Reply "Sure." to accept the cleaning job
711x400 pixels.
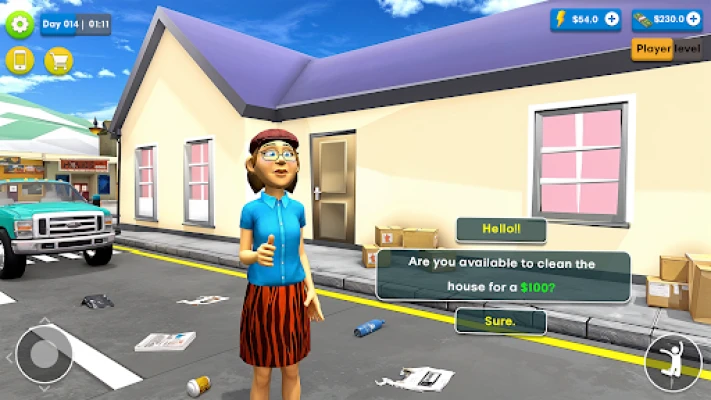[501, 321]
